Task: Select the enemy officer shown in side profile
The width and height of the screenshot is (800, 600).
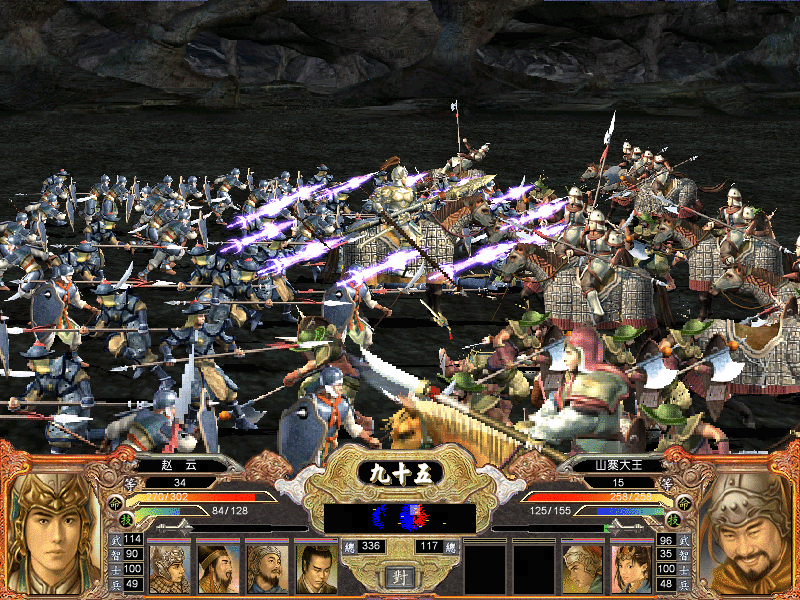Action: coord(581,568)
